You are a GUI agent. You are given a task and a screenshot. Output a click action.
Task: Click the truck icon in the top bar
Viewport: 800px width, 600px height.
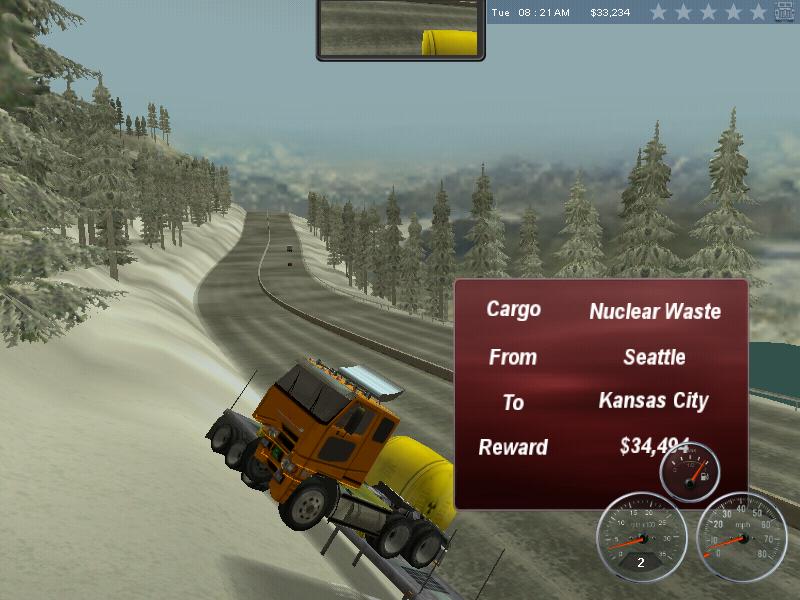[785, 12]
